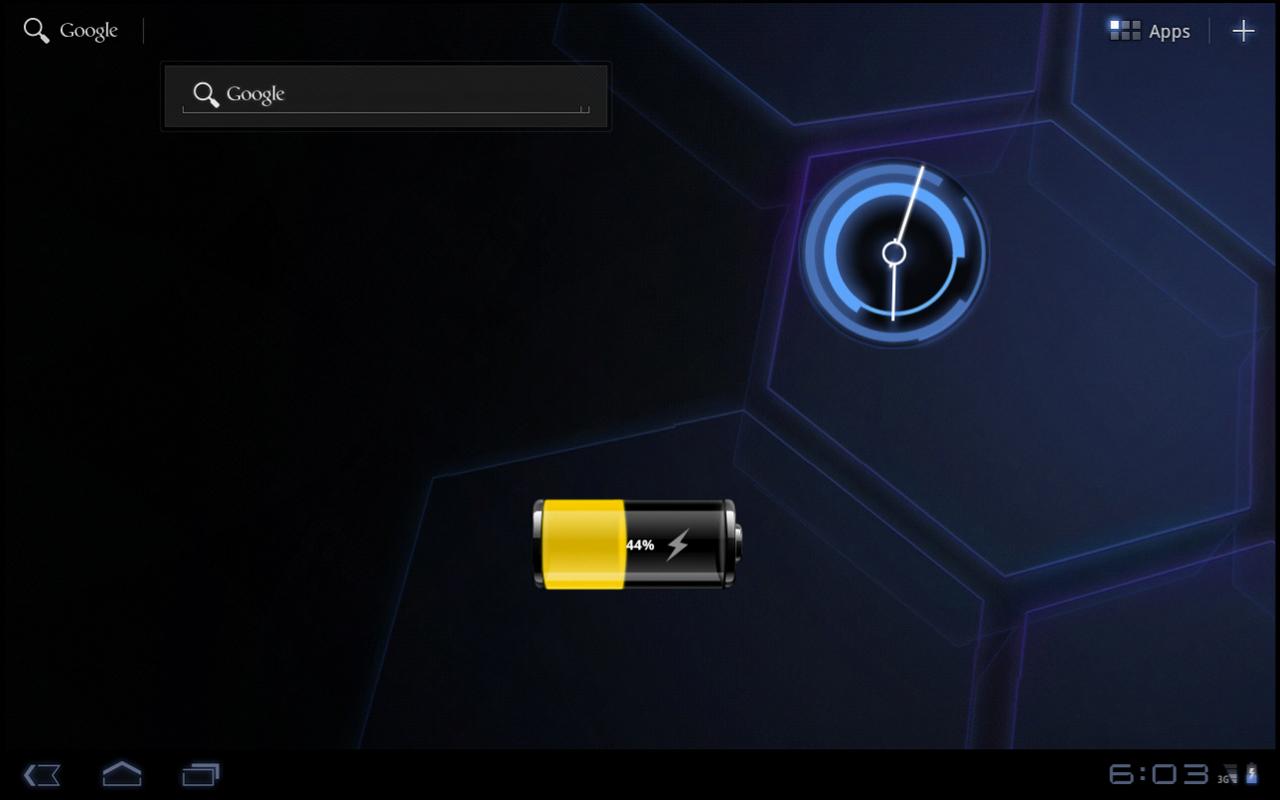Open the analog clock widget
Screen dimensions: 1280x800
click(x=893, y=252)
